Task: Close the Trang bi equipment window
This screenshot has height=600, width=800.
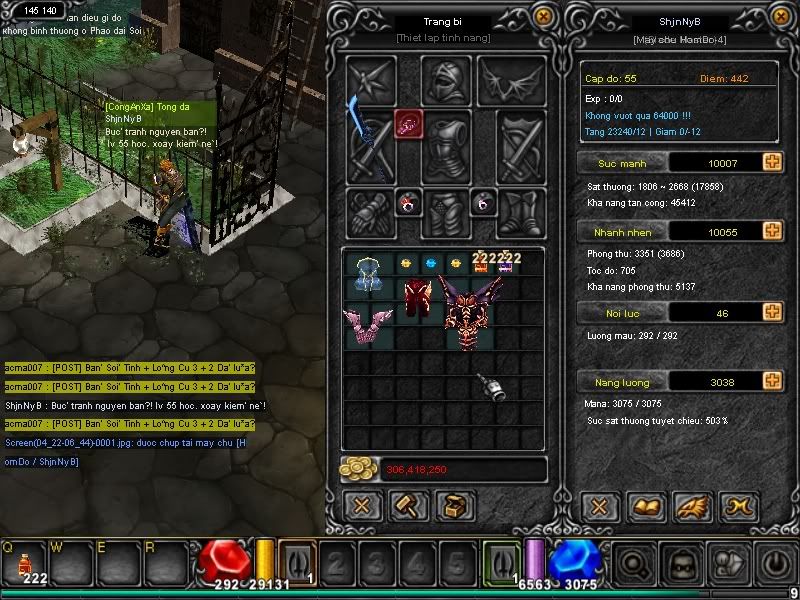Action: (542, 17)
